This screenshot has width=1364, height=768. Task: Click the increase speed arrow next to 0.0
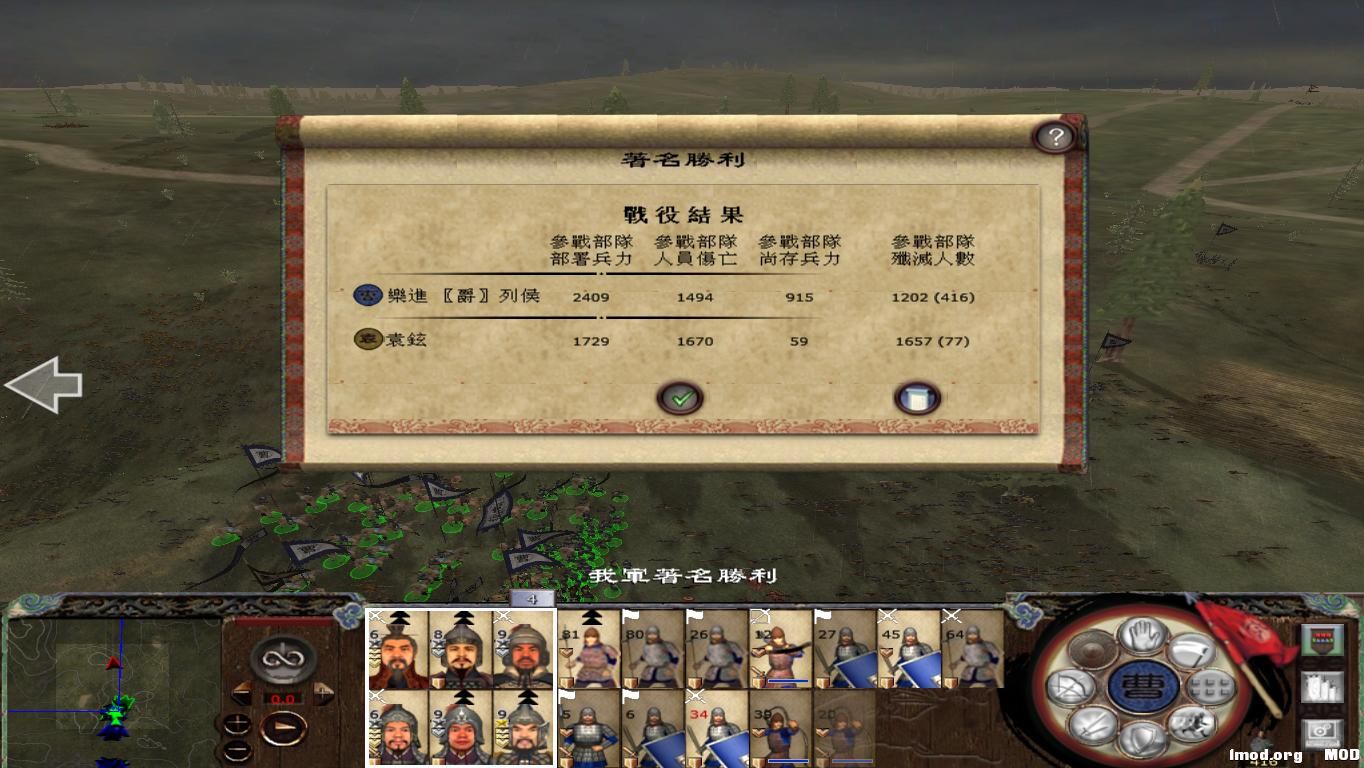point(323,691)
